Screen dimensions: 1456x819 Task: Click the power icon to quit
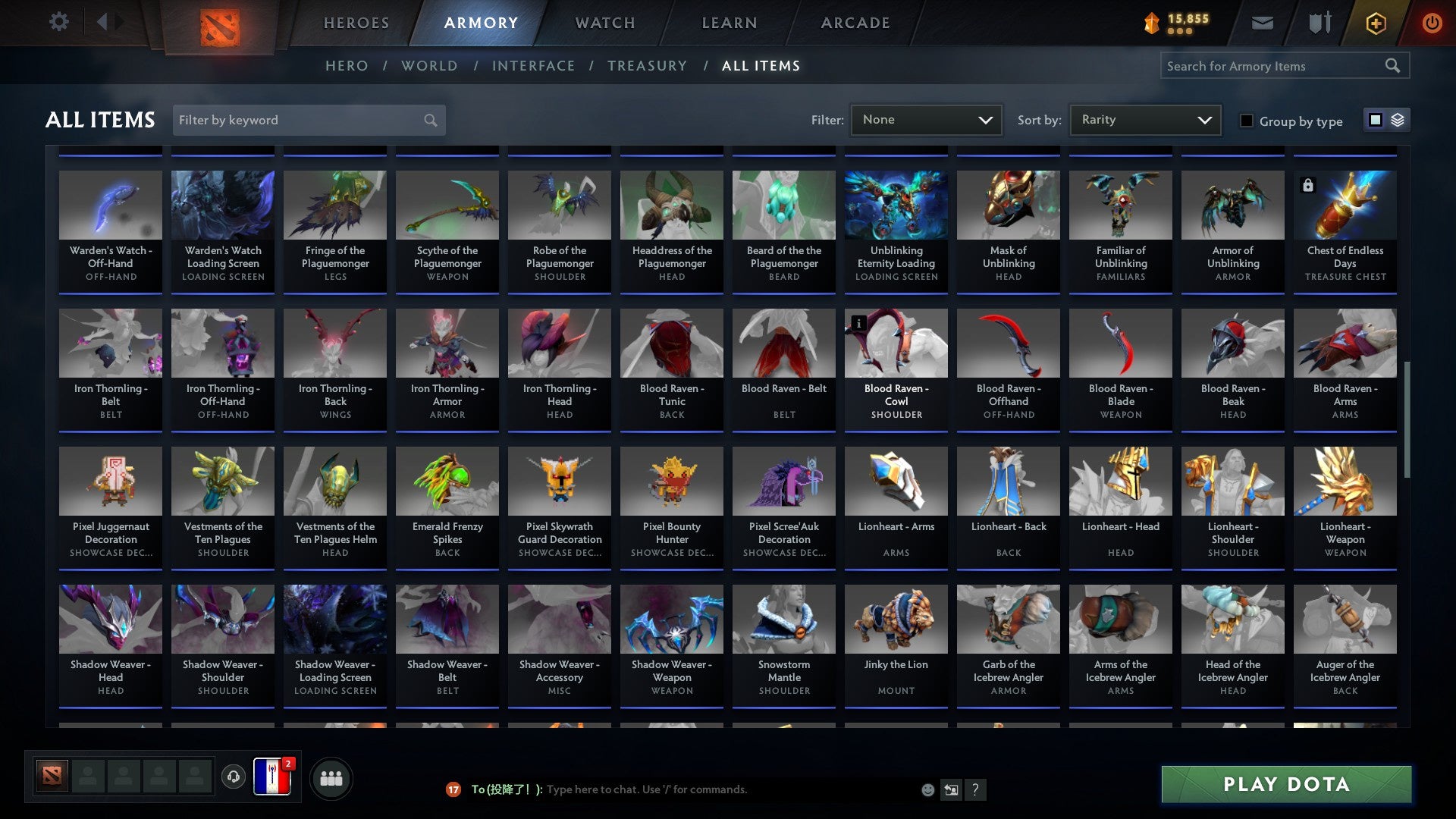click(x=1432, y=22)
